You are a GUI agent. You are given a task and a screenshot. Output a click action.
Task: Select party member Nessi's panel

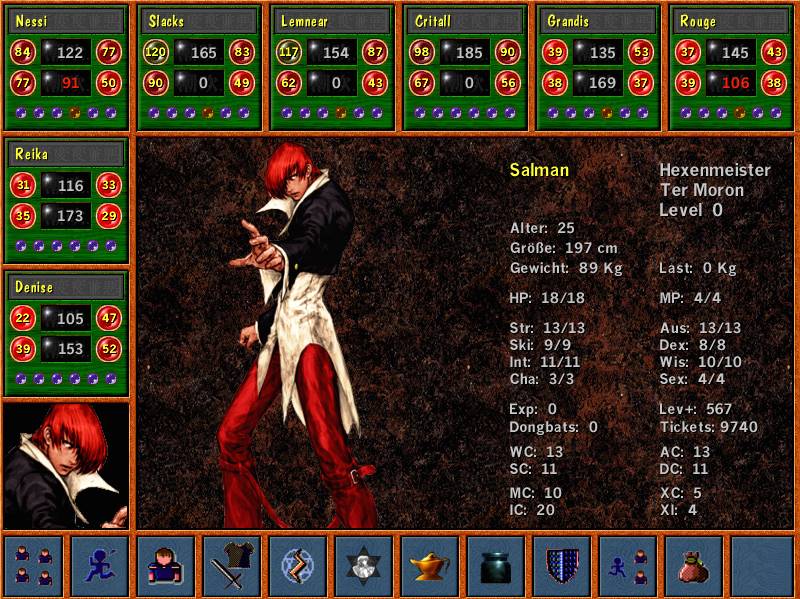(67, 67)
